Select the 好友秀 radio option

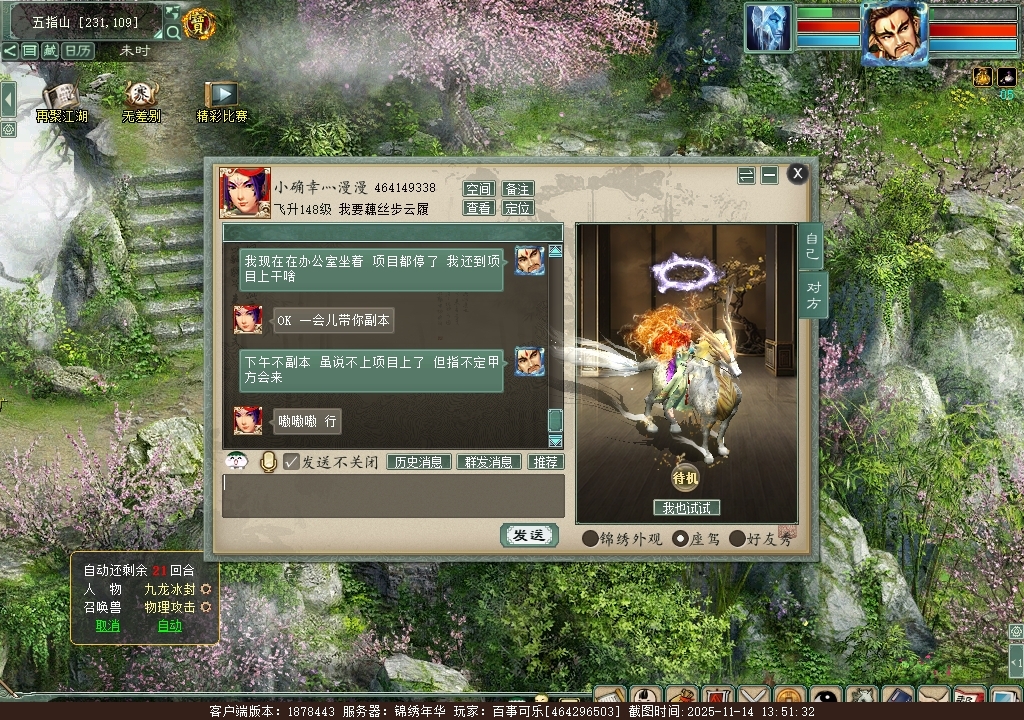(x=738, y=538)
